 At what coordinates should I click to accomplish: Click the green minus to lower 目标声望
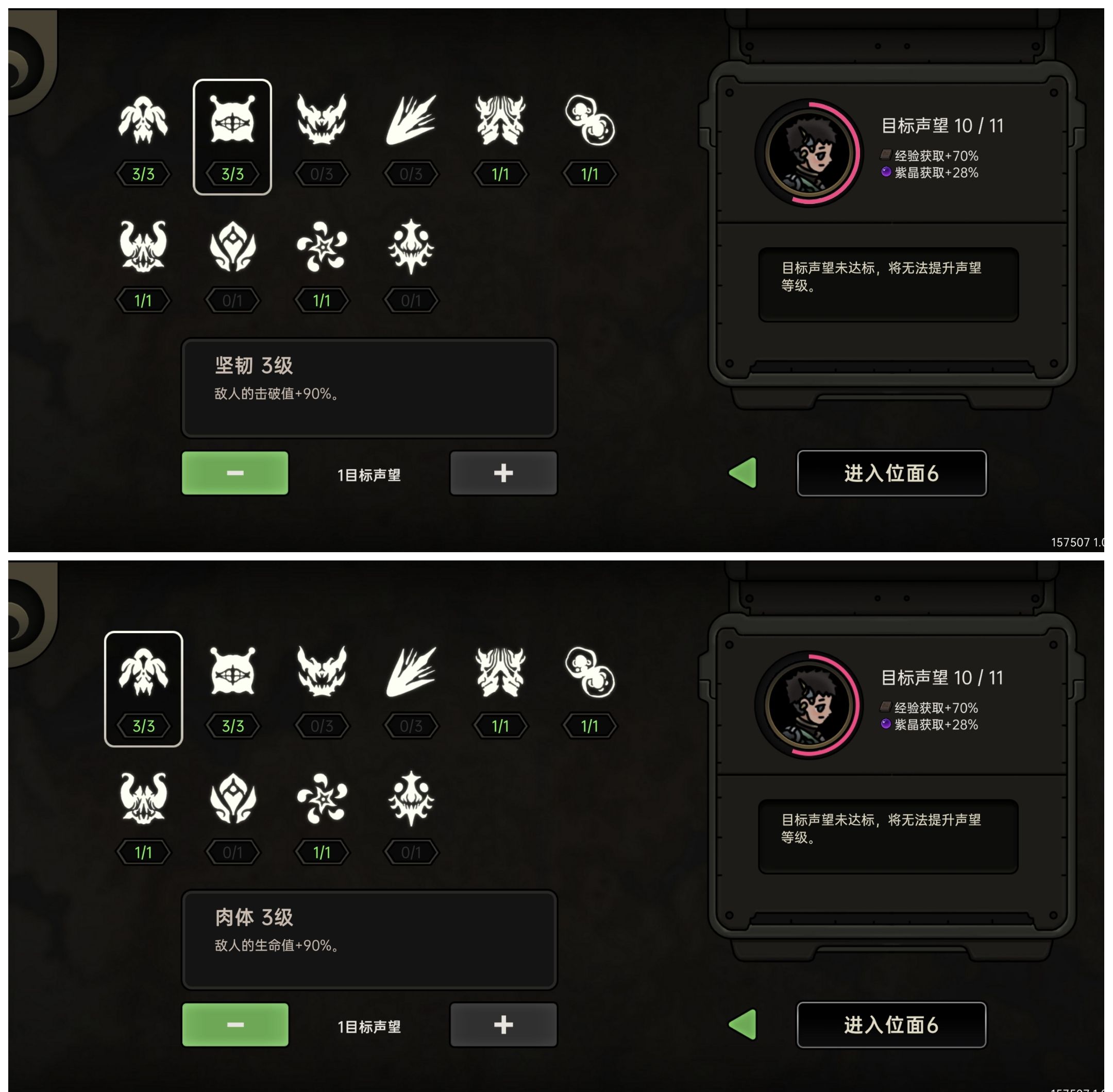(x=235, y=472)
